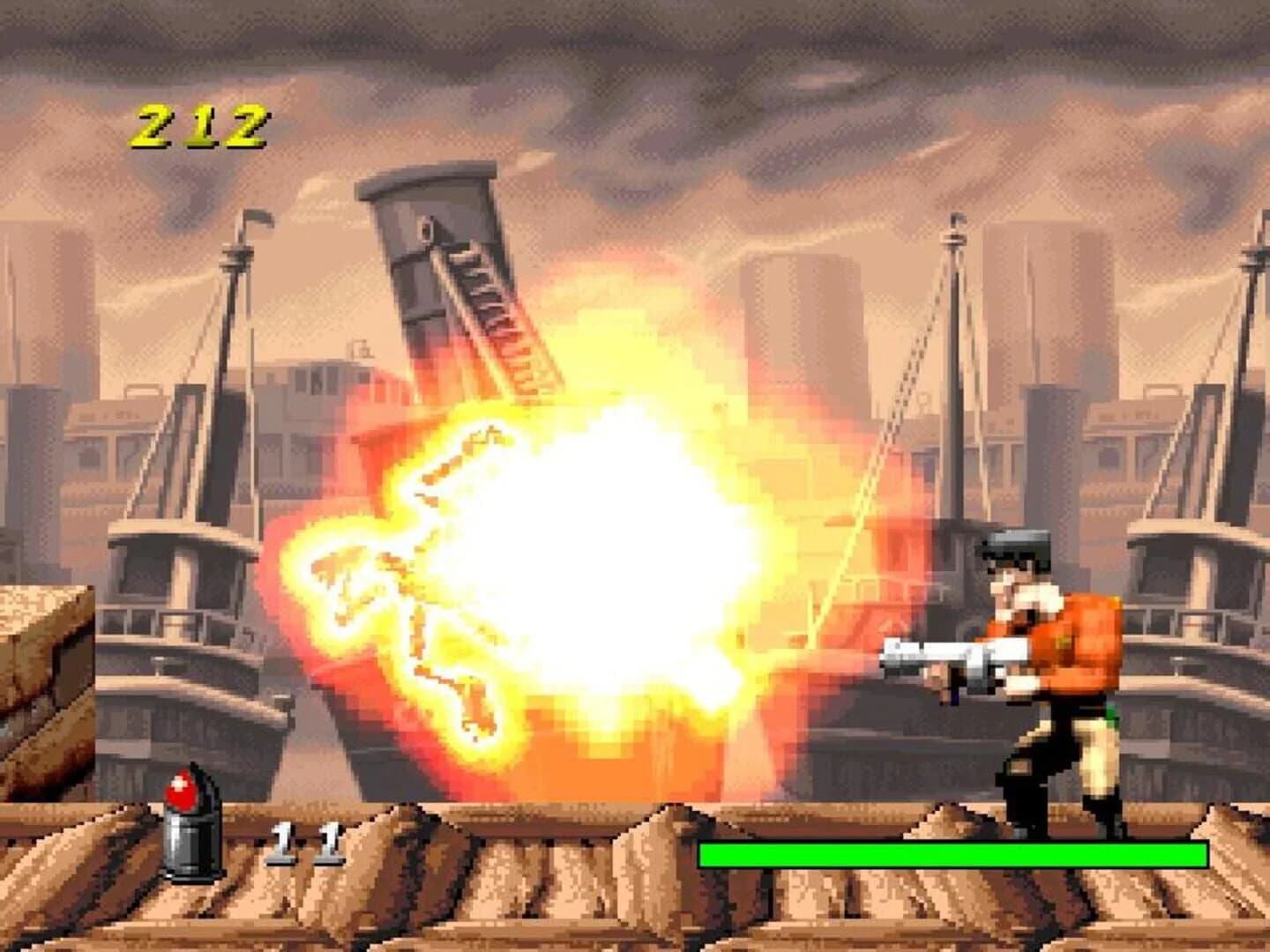This screenshot has height=952, width=1270.
Task: Click the green health bar
Action: pyautogui.click(x=952, y=853)
